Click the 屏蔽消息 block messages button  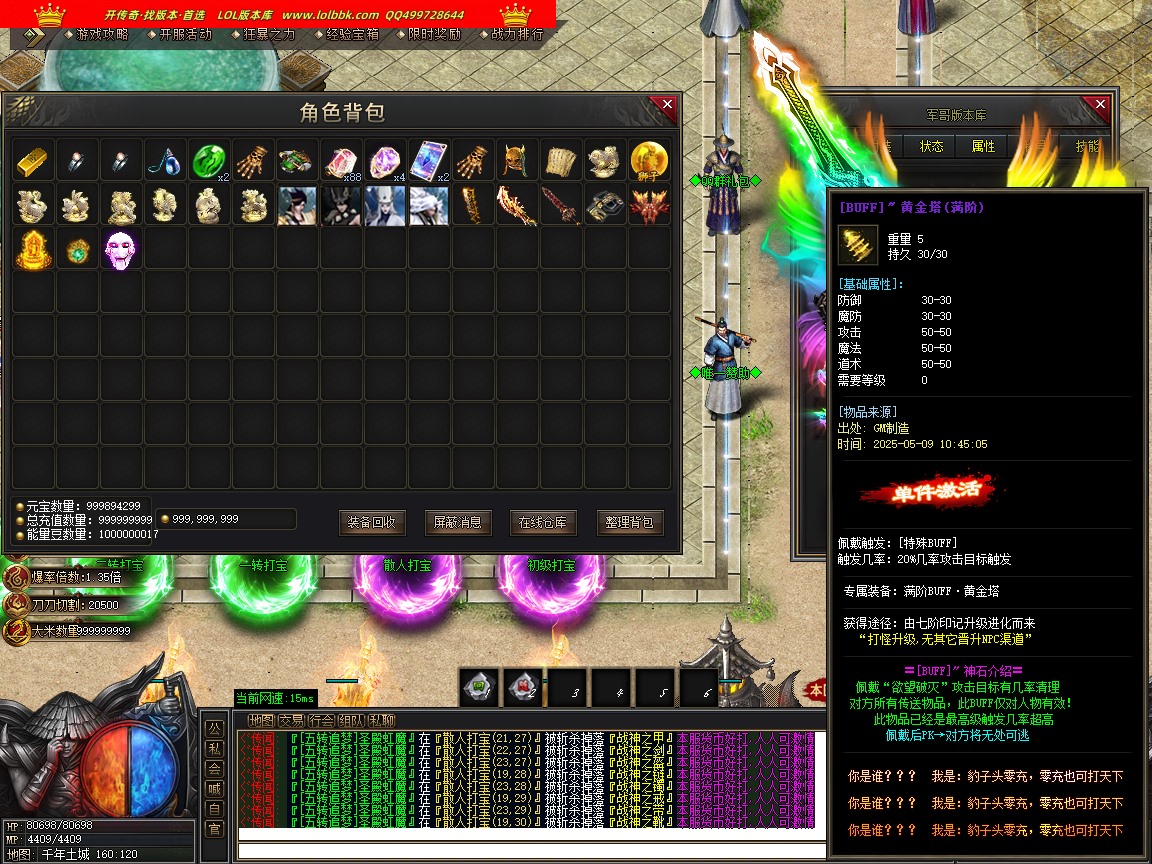[458, 522]
